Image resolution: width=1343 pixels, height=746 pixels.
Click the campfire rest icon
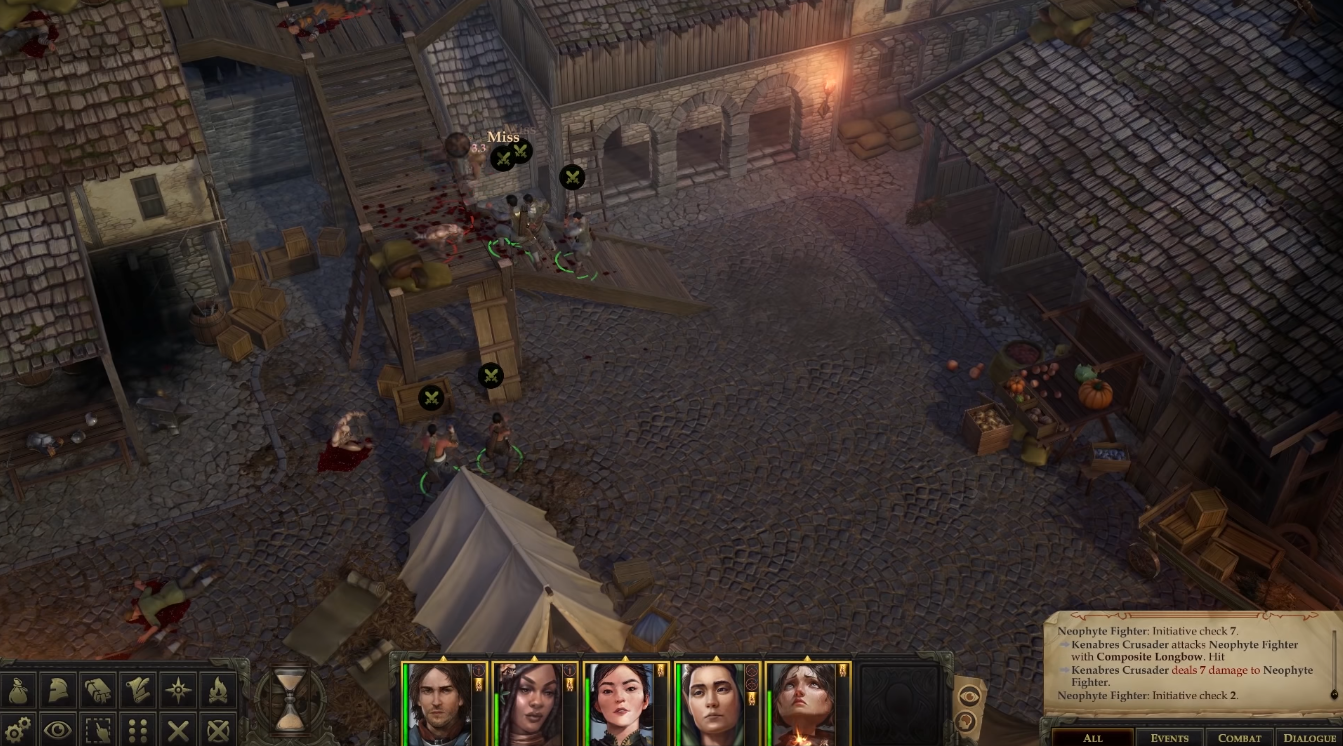click(217, 690)
